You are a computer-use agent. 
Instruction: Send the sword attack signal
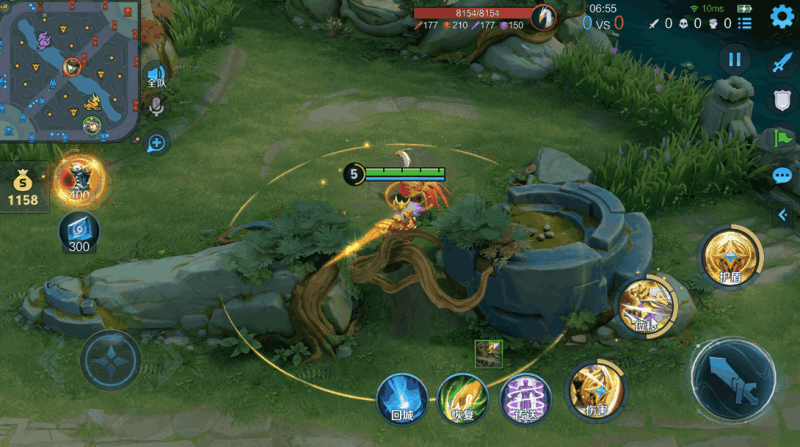click(782, 61)
